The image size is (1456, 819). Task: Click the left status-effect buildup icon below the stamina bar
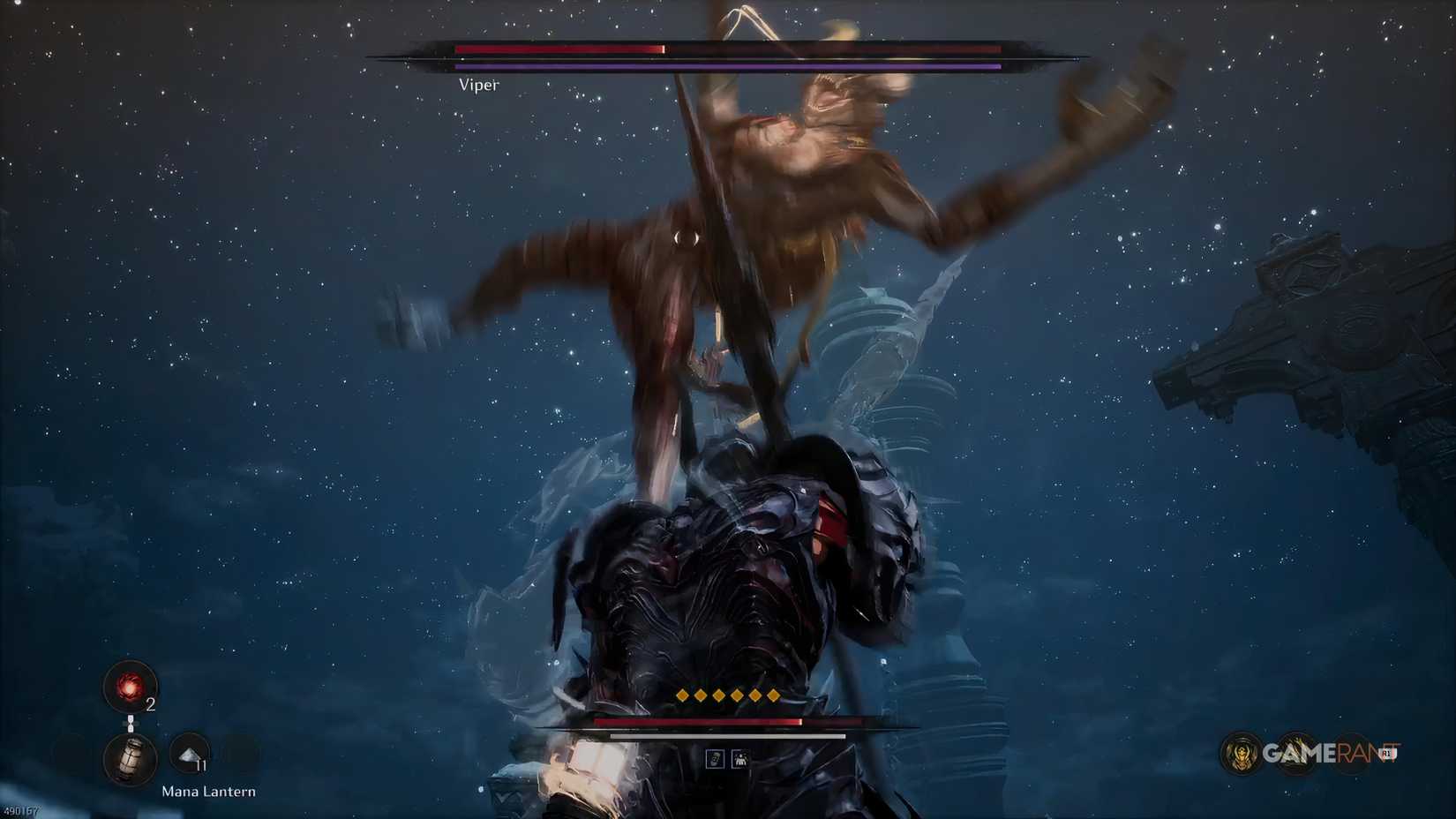tap(716, 758)
